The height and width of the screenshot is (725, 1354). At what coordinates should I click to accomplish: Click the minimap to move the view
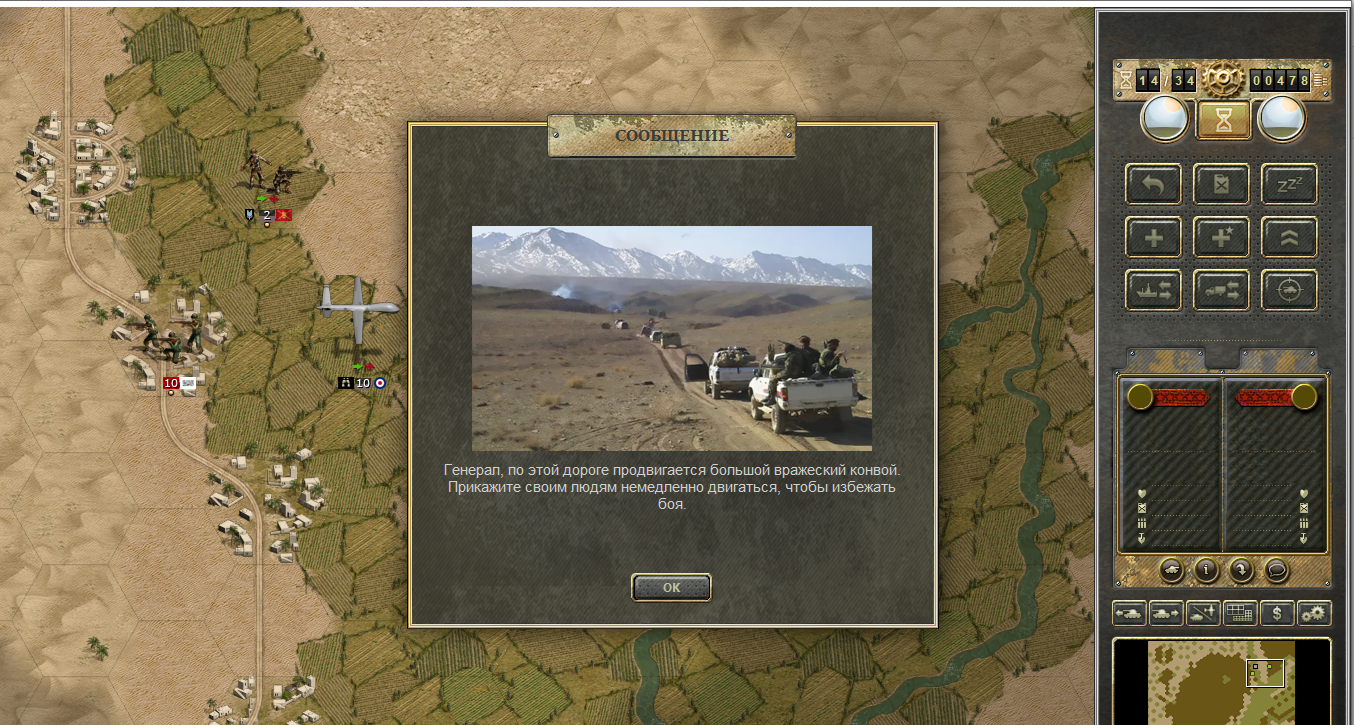tap(1222, 682)
